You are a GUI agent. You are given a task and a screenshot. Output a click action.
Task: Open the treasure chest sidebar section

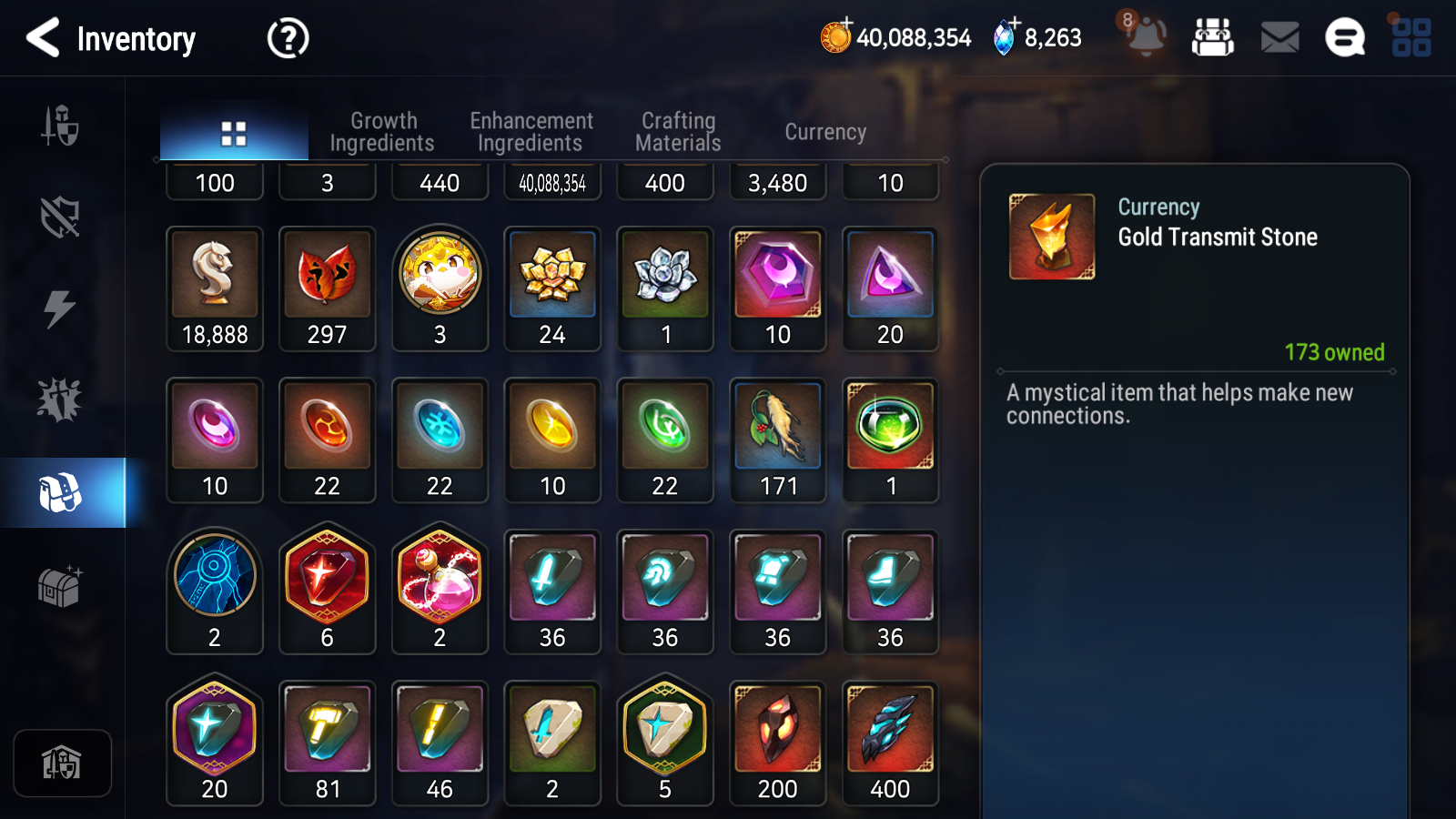tap(60, 587)
